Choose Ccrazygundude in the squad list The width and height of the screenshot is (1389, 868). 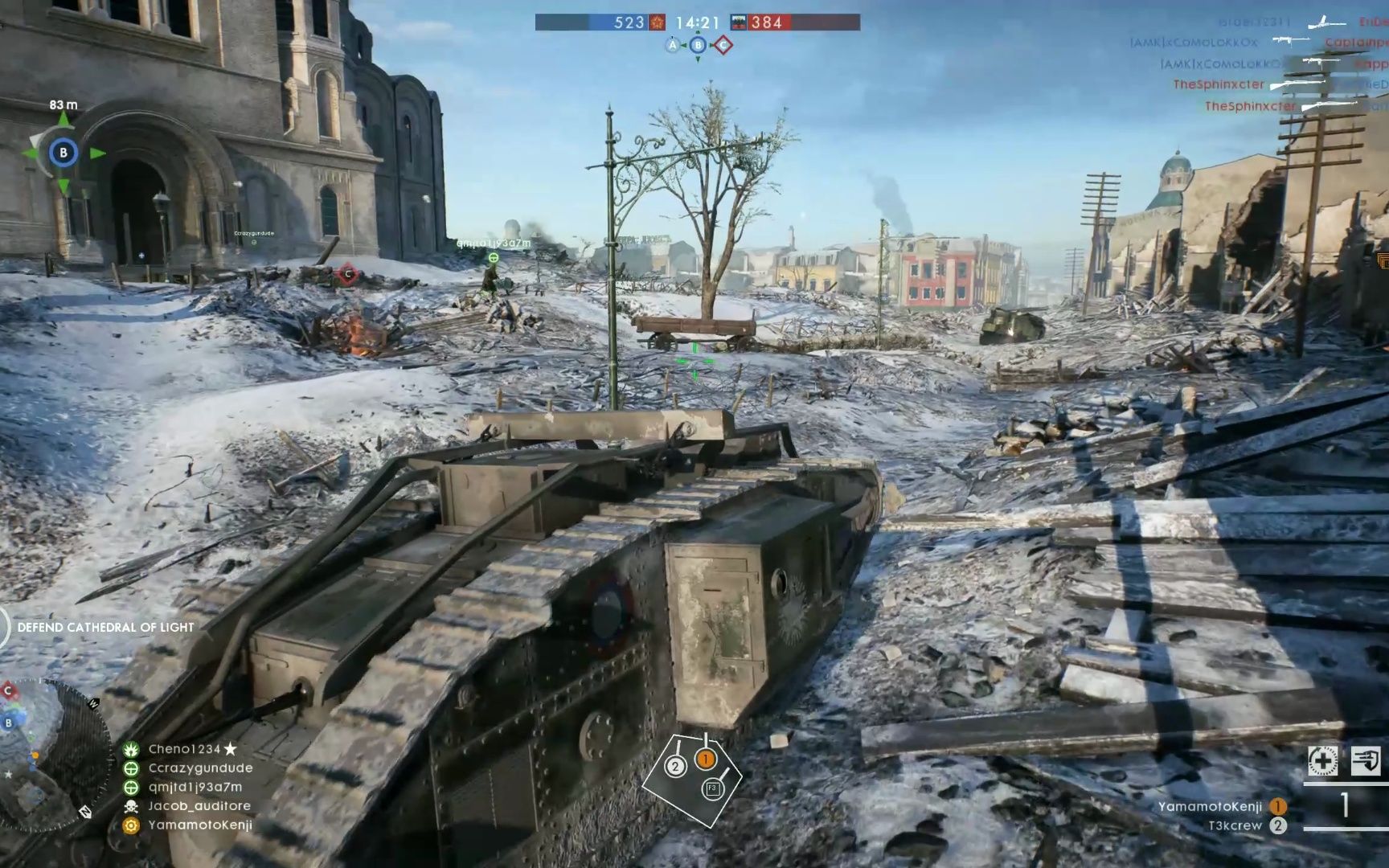(199, 768)
